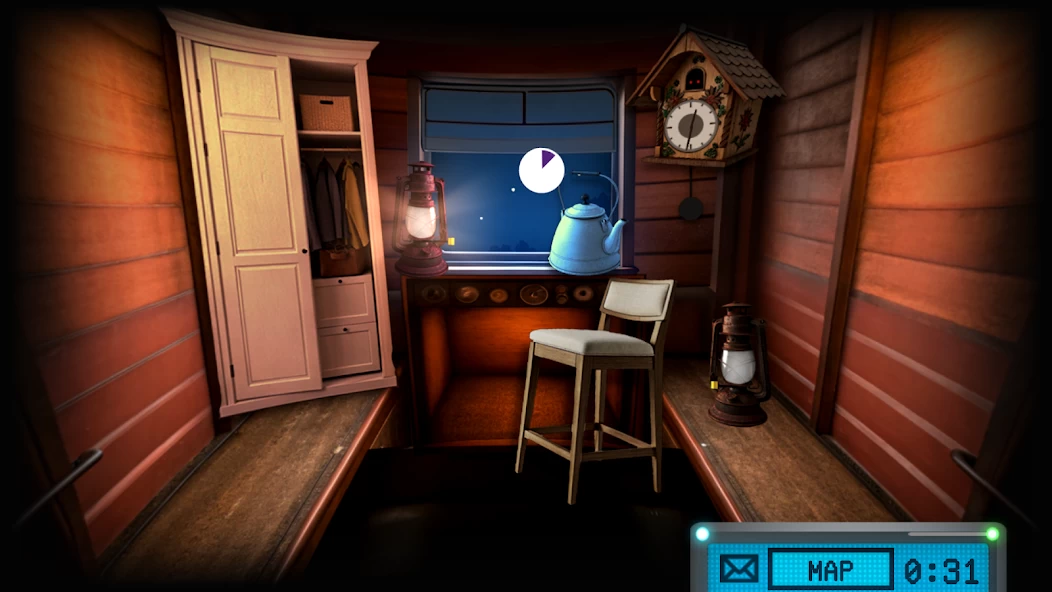This screenshot has width=1052, height=592.
Task: Open the MAP button
Action: pyautogui.click(x=830, y=570)
